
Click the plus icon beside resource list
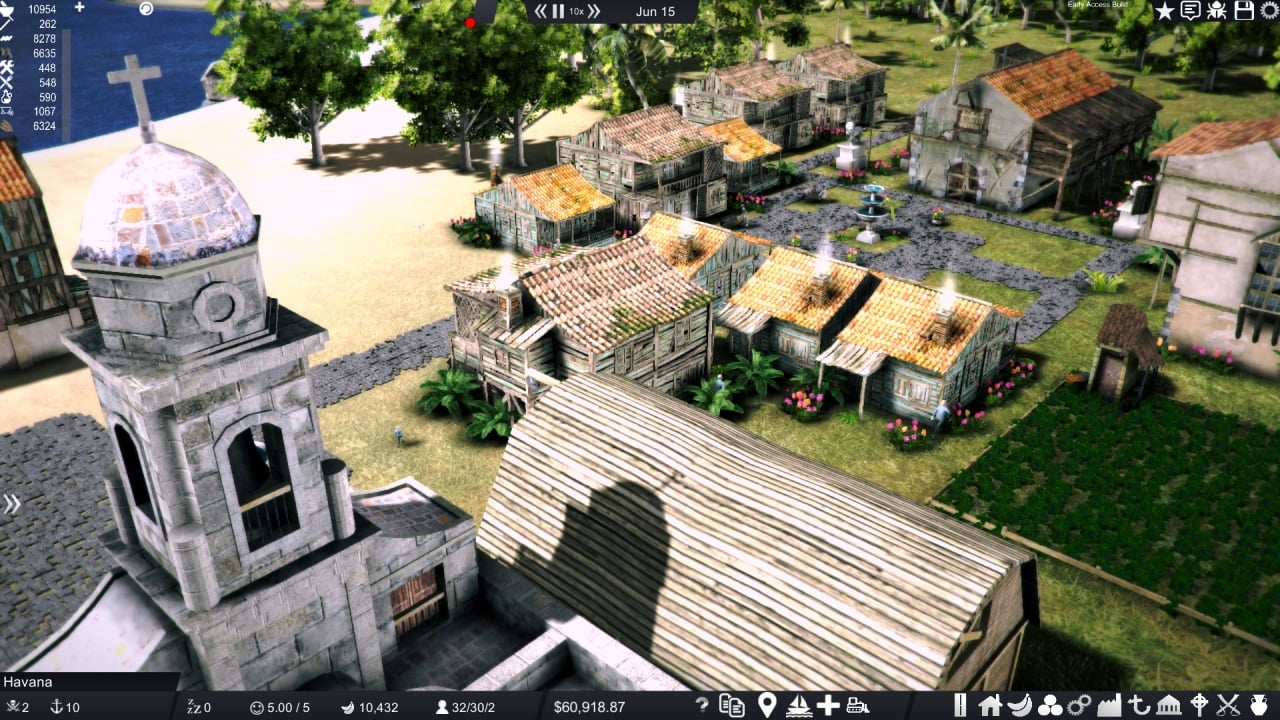click(80, 8)
